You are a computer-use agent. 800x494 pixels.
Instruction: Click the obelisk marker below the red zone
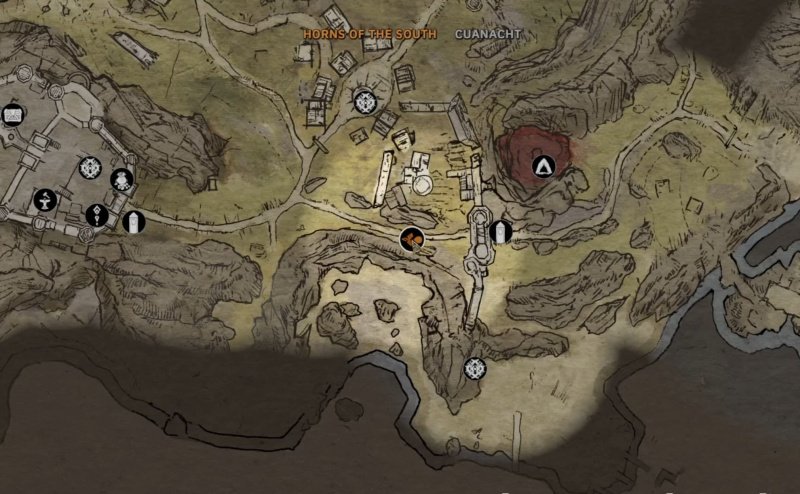[x=500, y=233]
